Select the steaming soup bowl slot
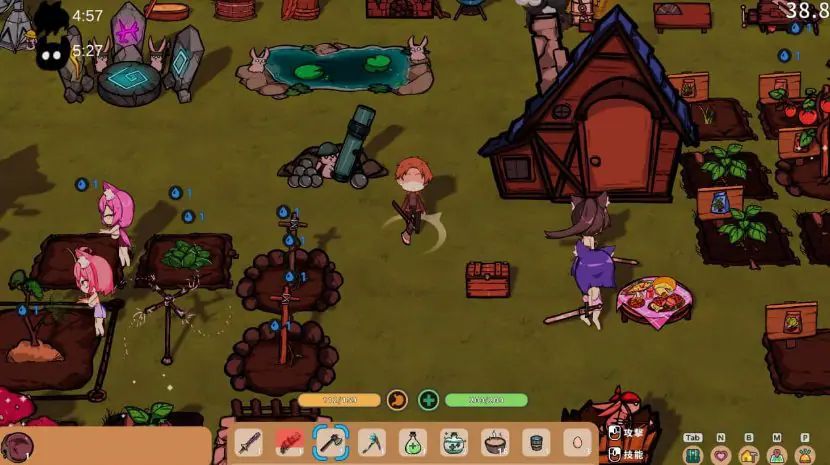 coord(494,442)
